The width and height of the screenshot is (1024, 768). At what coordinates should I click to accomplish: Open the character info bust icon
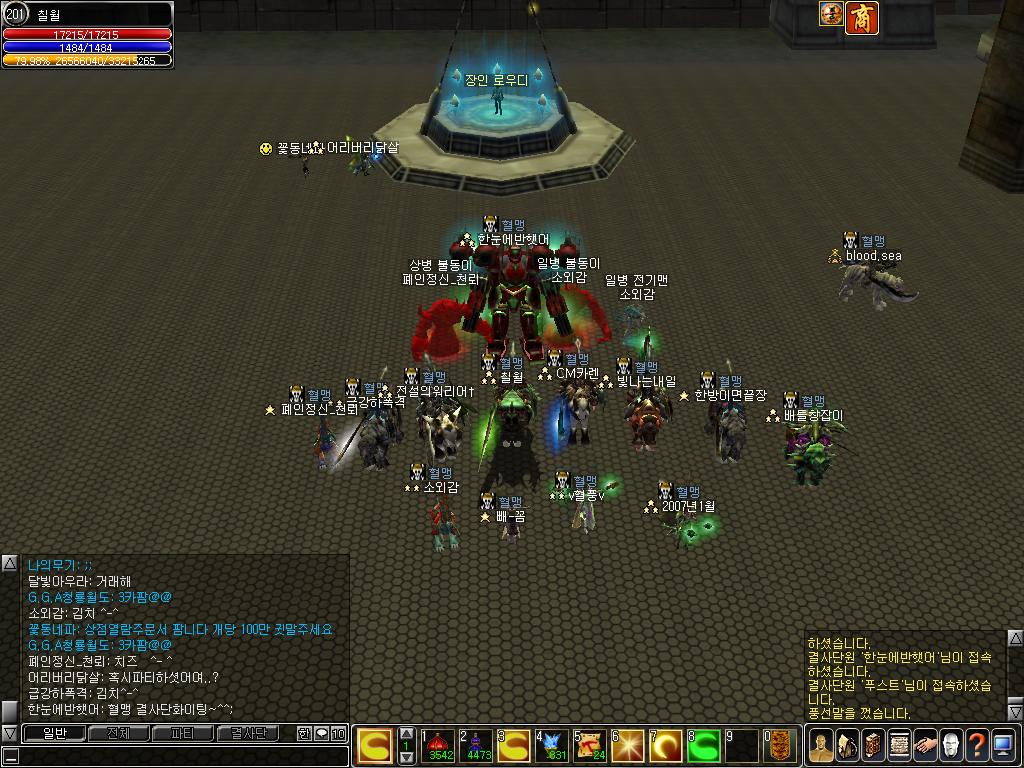(821, 746)
